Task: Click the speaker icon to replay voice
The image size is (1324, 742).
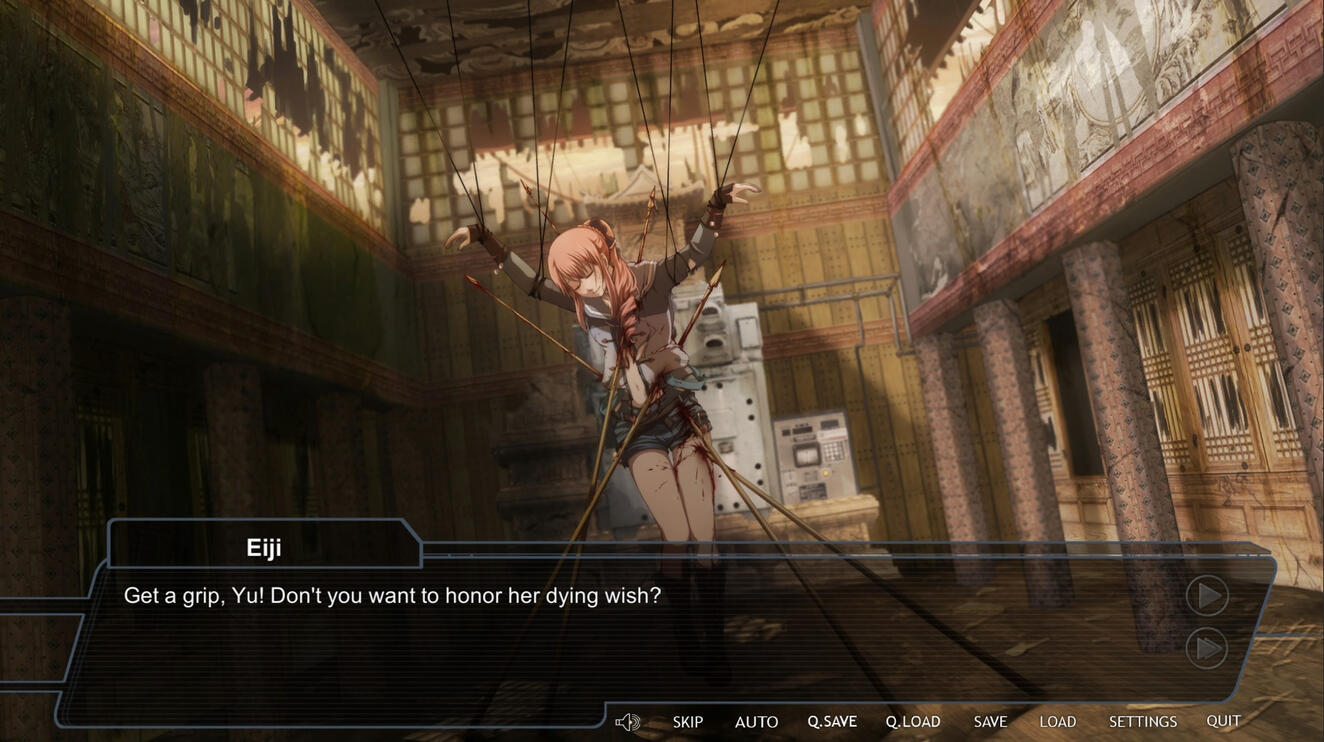Action: click(627, 722)
